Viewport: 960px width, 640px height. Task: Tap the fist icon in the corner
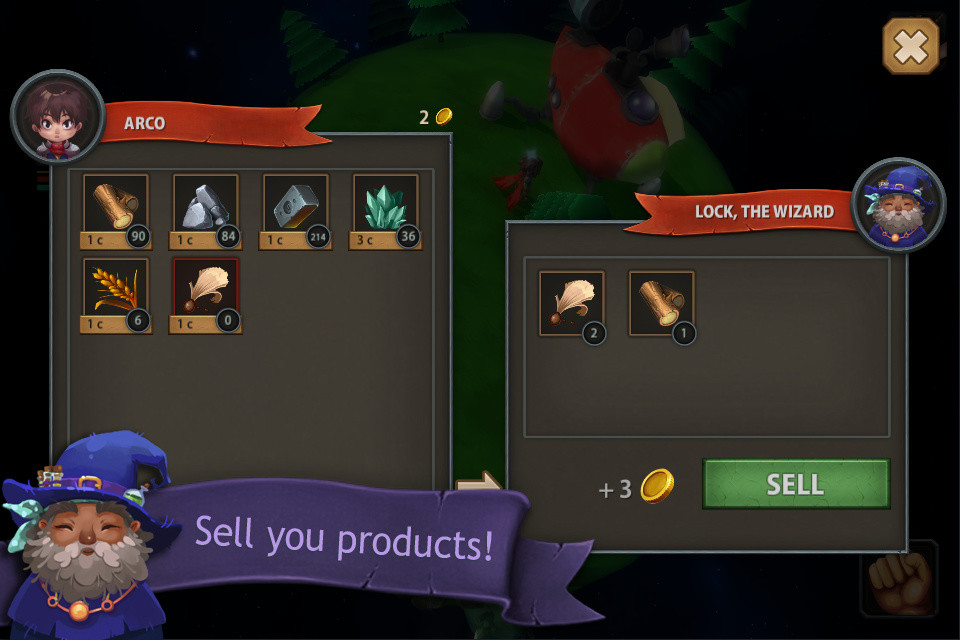tap(899, 578)
